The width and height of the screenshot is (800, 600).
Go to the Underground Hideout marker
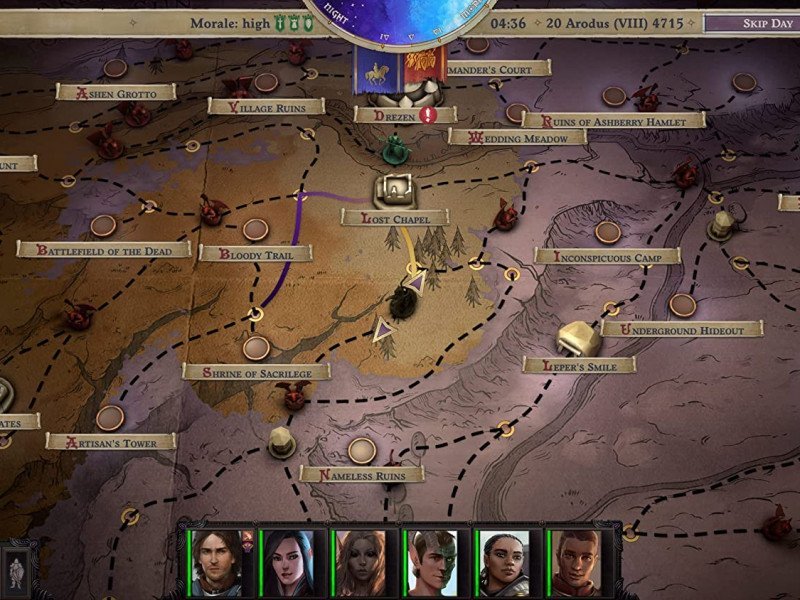tap(682, 329)
